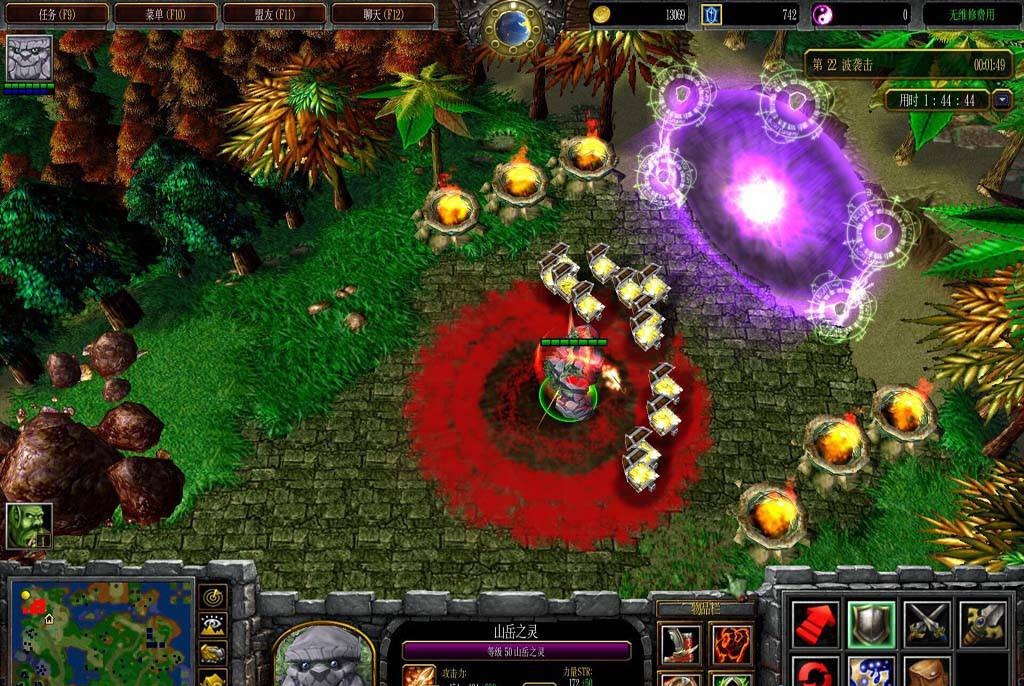
Task: Open the leather backpack command icon
Action: [927, 672]
